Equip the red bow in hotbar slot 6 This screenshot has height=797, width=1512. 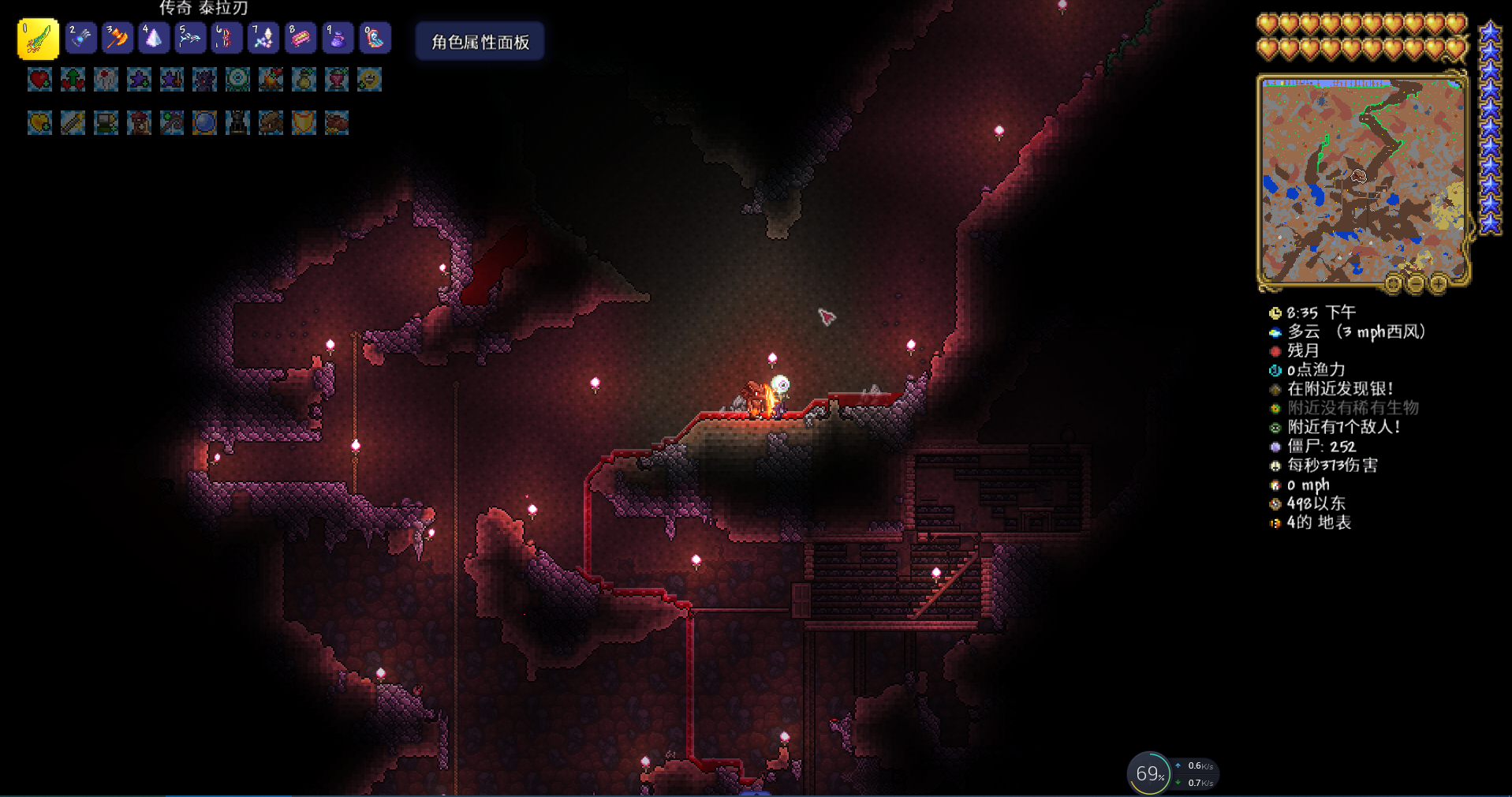click(x=226, y=38)
